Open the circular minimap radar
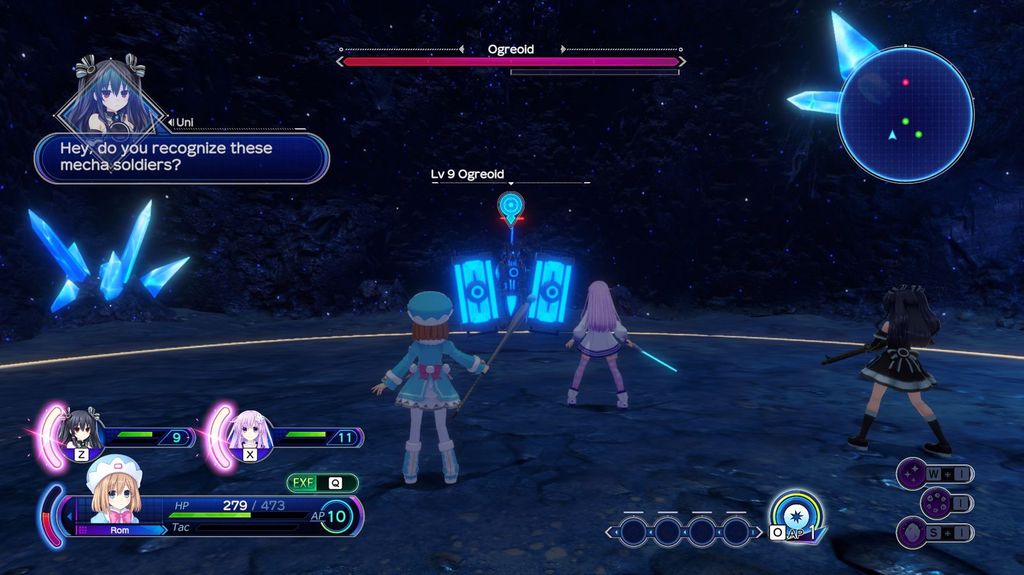 click(905, 114)
